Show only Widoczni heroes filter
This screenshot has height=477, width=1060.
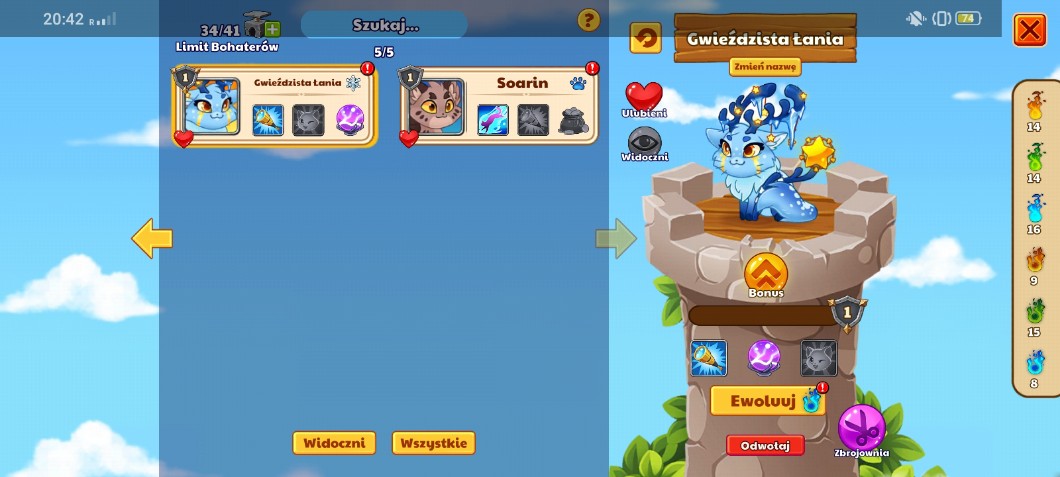tap(334, 443)
